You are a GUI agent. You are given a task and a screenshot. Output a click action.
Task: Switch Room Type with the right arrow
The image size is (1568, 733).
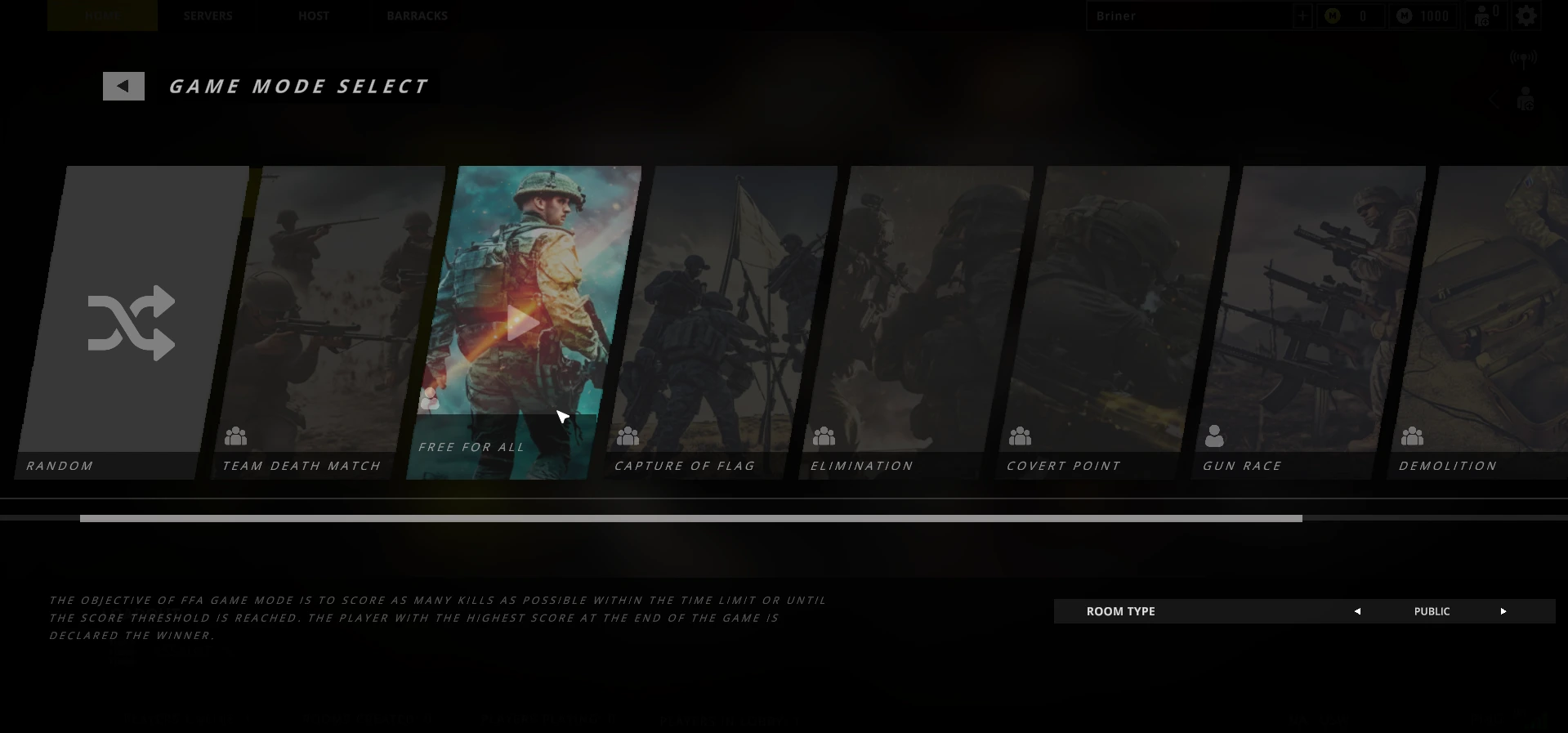click(1503, 611)
